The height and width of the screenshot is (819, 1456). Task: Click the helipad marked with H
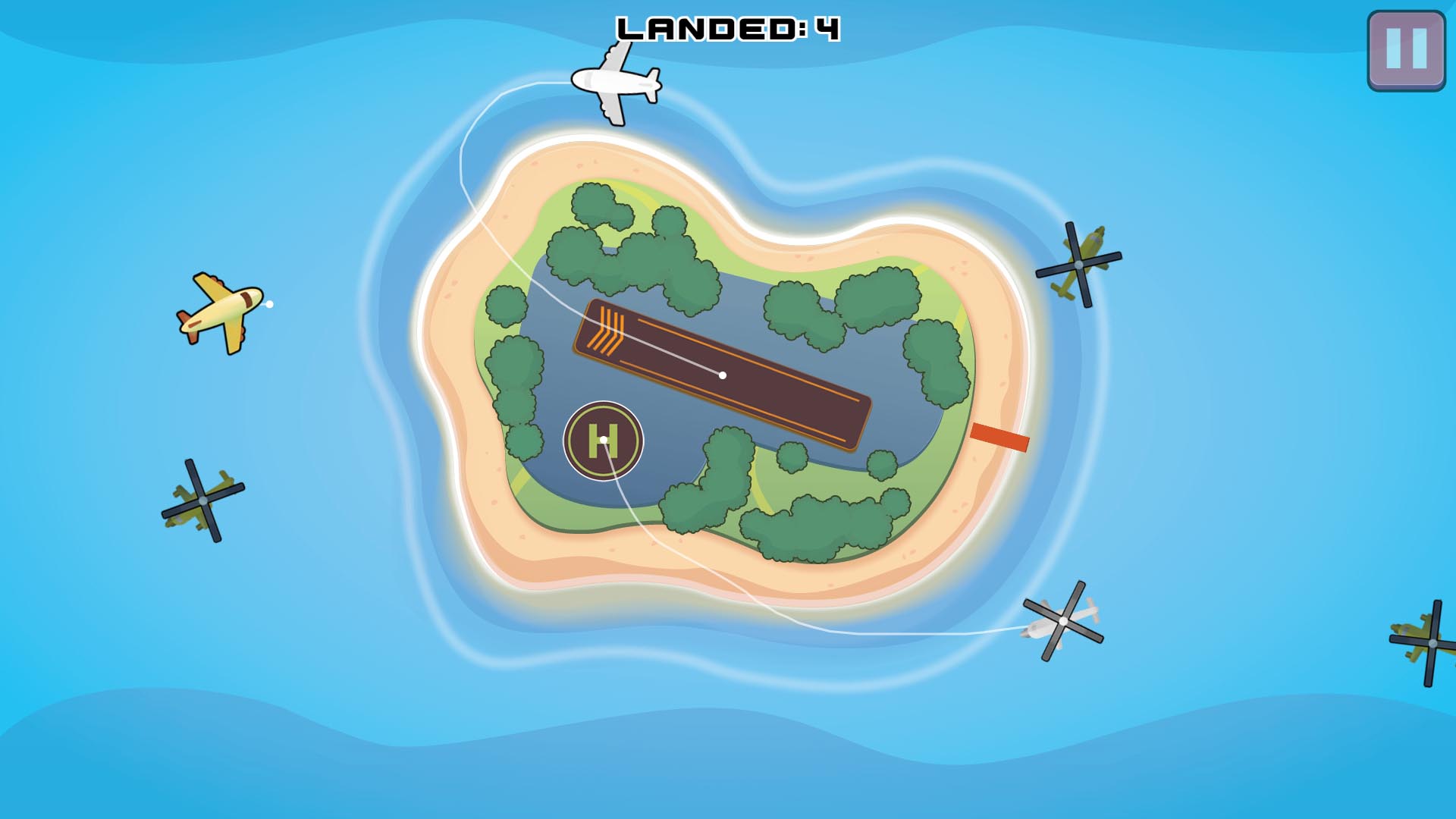click(x=604, y=440)
